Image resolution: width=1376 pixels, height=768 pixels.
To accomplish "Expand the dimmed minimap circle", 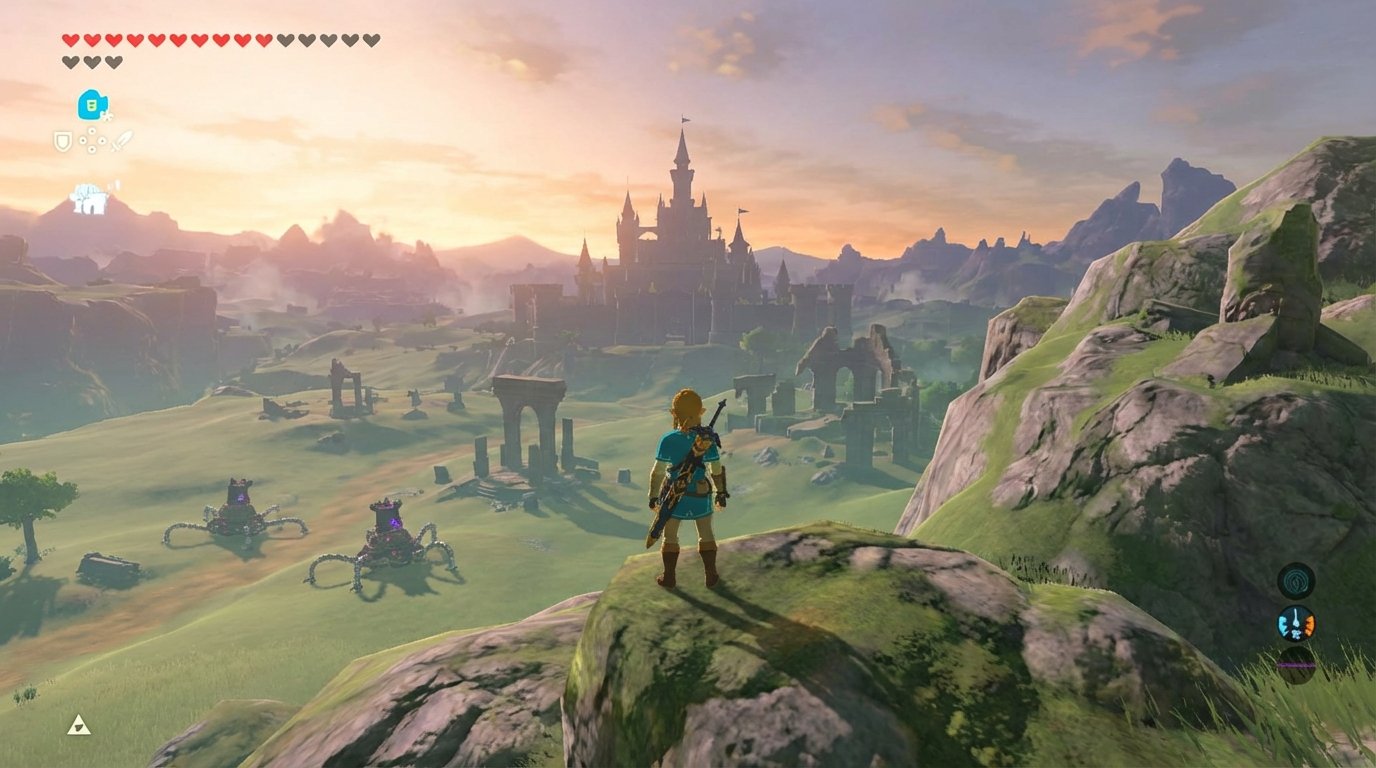I will [x=1296, y=665].
